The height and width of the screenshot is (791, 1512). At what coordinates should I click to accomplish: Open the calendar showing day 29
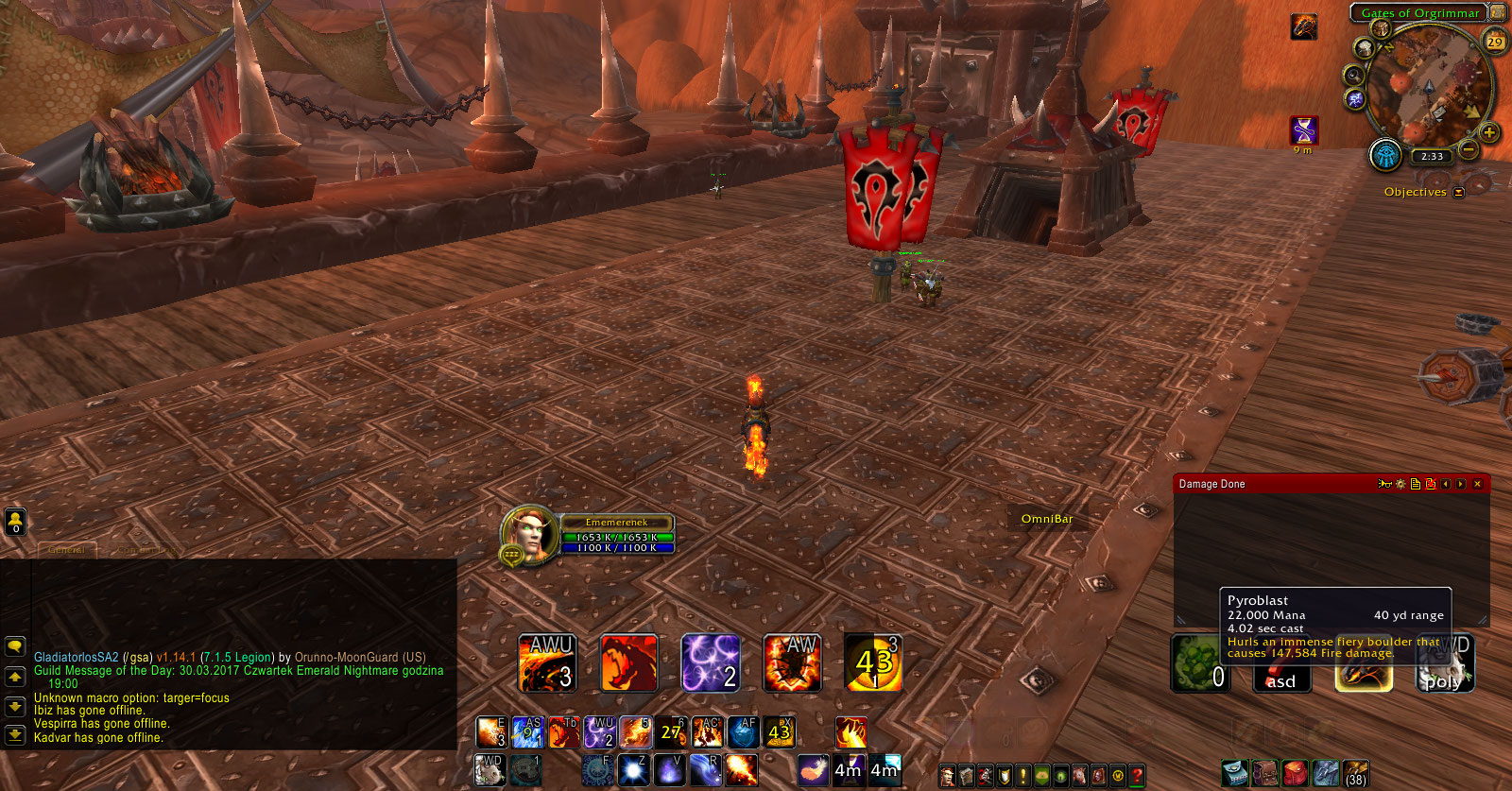pos(1496,40)
